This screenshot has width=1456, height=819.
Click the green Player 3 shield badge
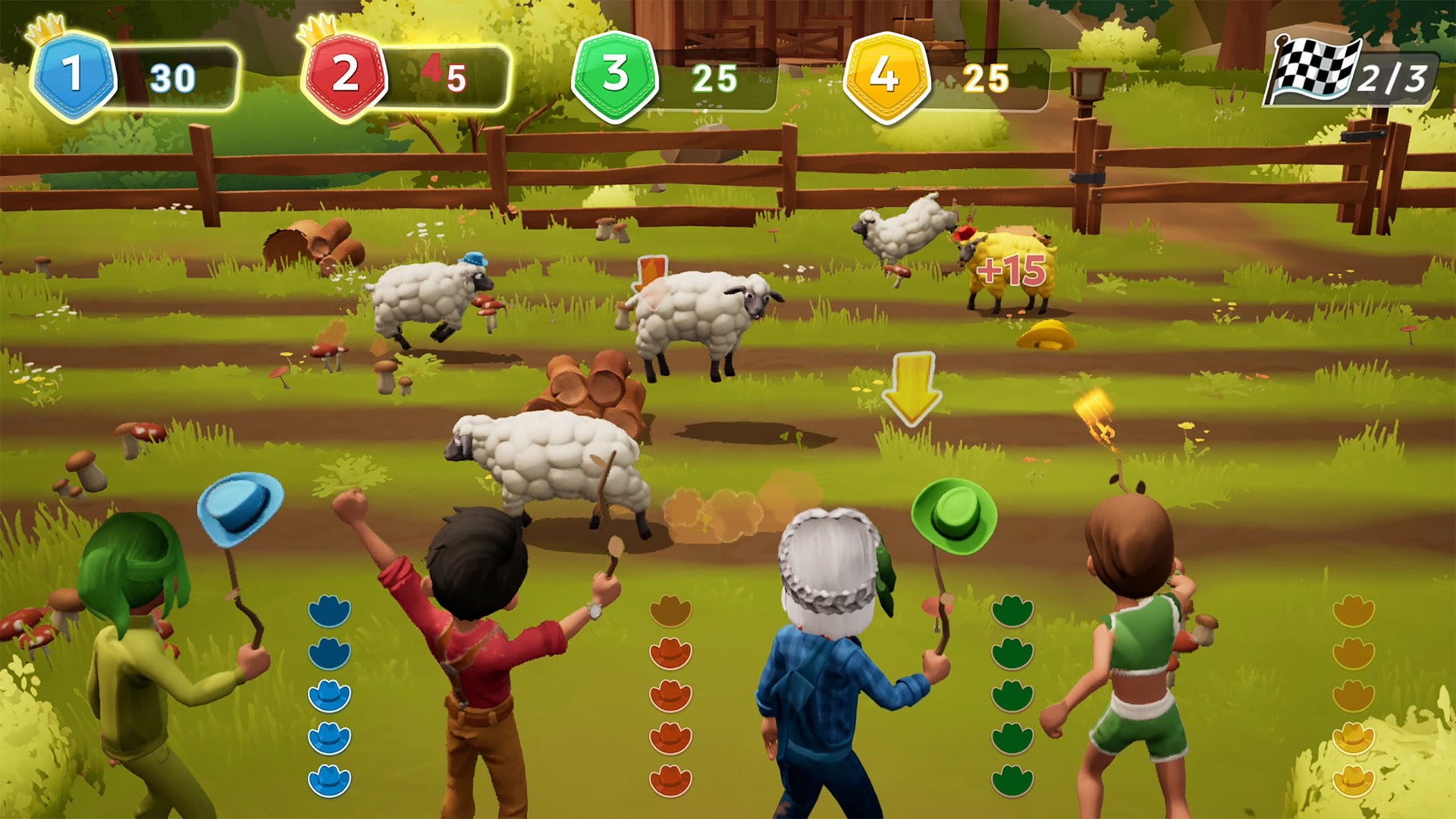615,72
